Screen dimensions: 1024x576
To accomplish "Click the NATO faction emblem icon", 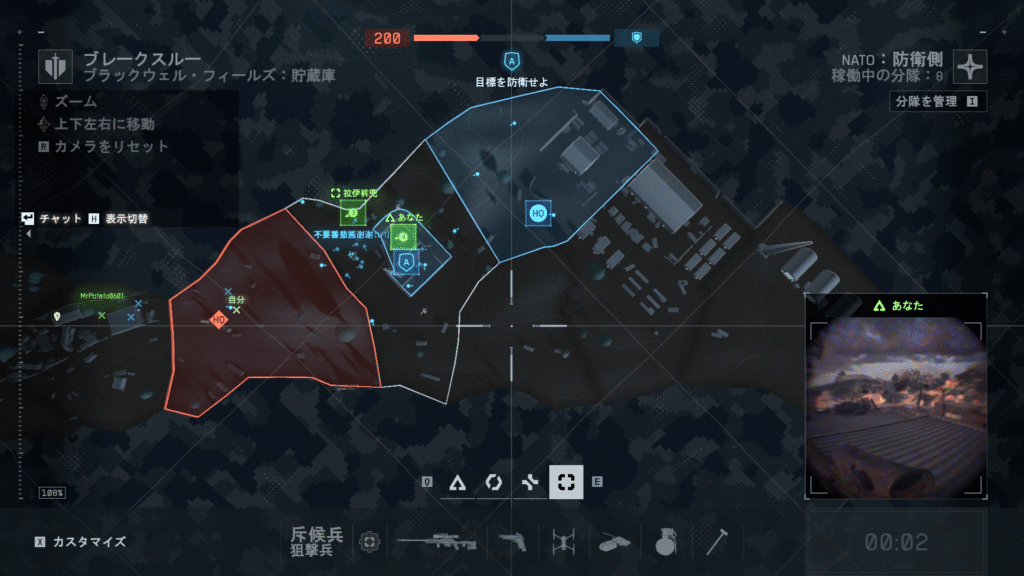I will 970,66.
